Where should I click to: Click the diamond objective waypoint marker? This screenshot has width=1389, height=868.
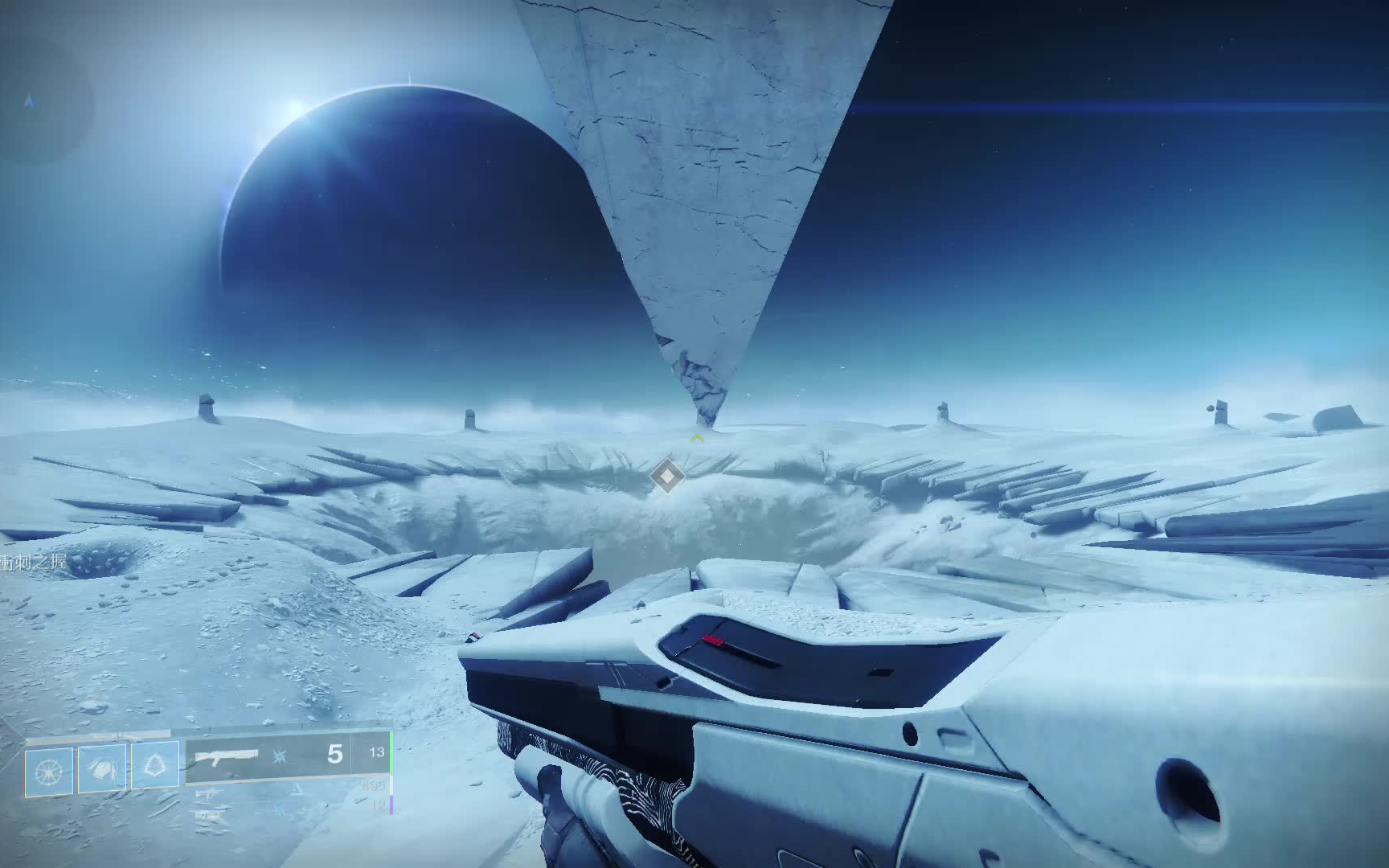pyautogui.click(x=666, y=477)
